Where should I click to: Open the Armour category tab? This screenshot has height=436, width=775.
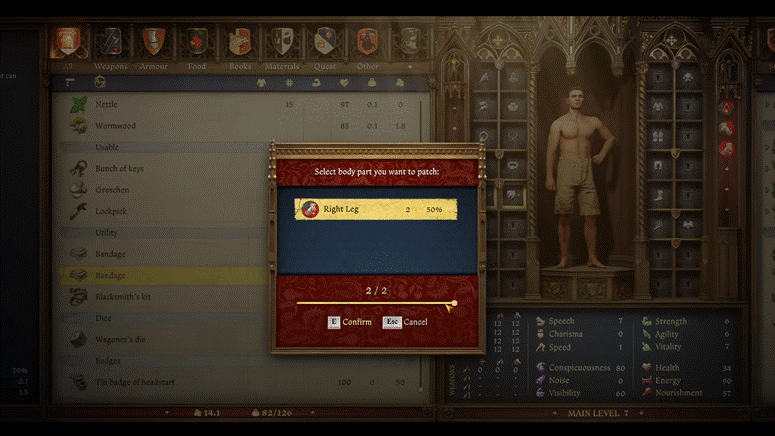(x=152, y=42)
